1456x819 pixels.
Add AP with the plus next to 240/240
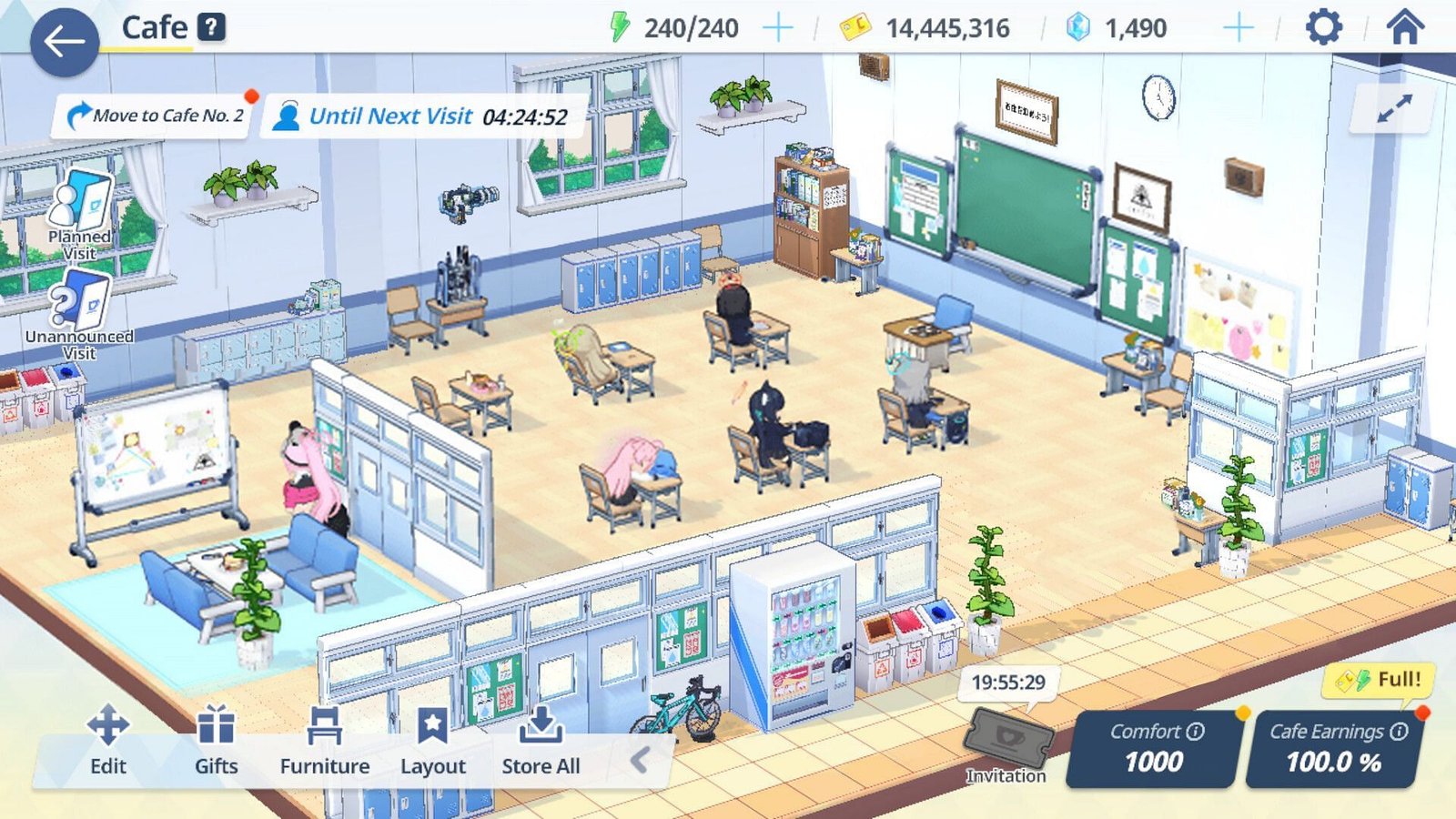(x=778, y=28)
